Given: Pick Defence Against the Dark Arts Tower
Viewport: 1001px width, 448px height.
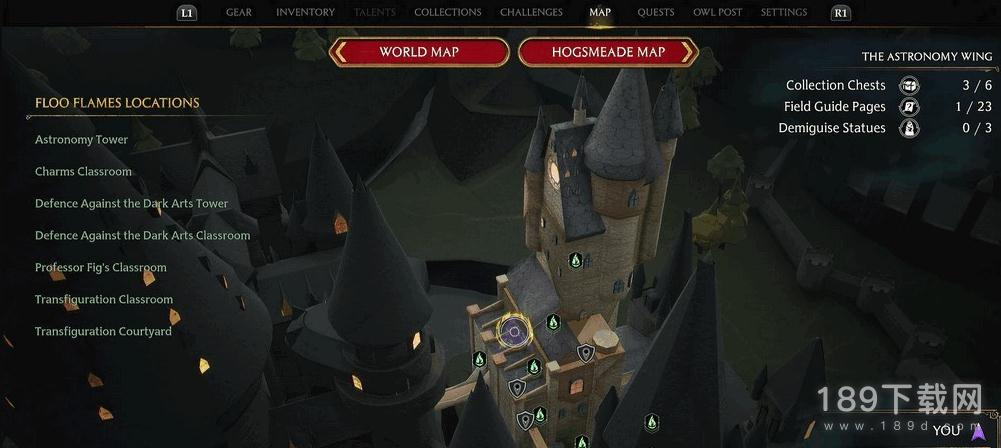Looking at the screenshot, I should pos(132,204).
